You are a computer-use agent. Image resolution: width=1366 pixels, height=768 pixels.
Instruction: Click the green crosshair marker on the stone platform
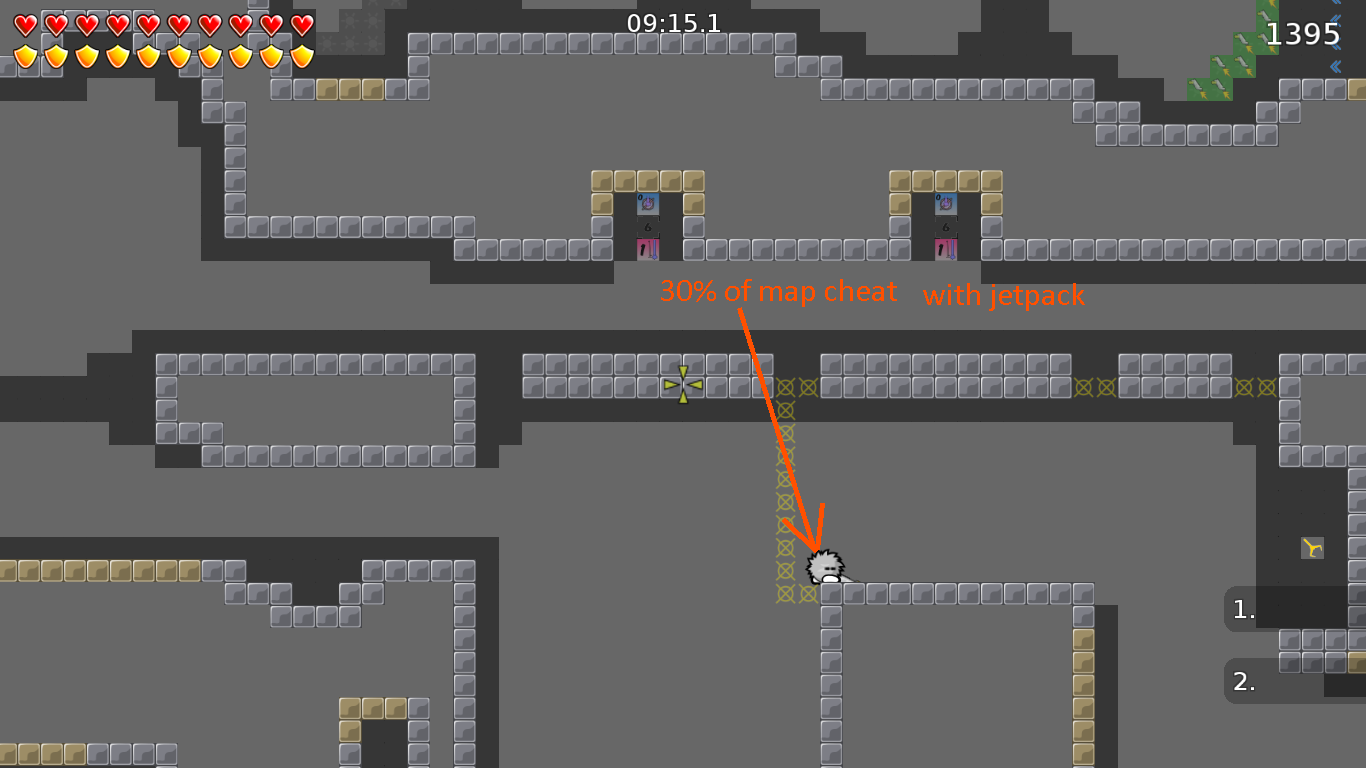(681, 385)
